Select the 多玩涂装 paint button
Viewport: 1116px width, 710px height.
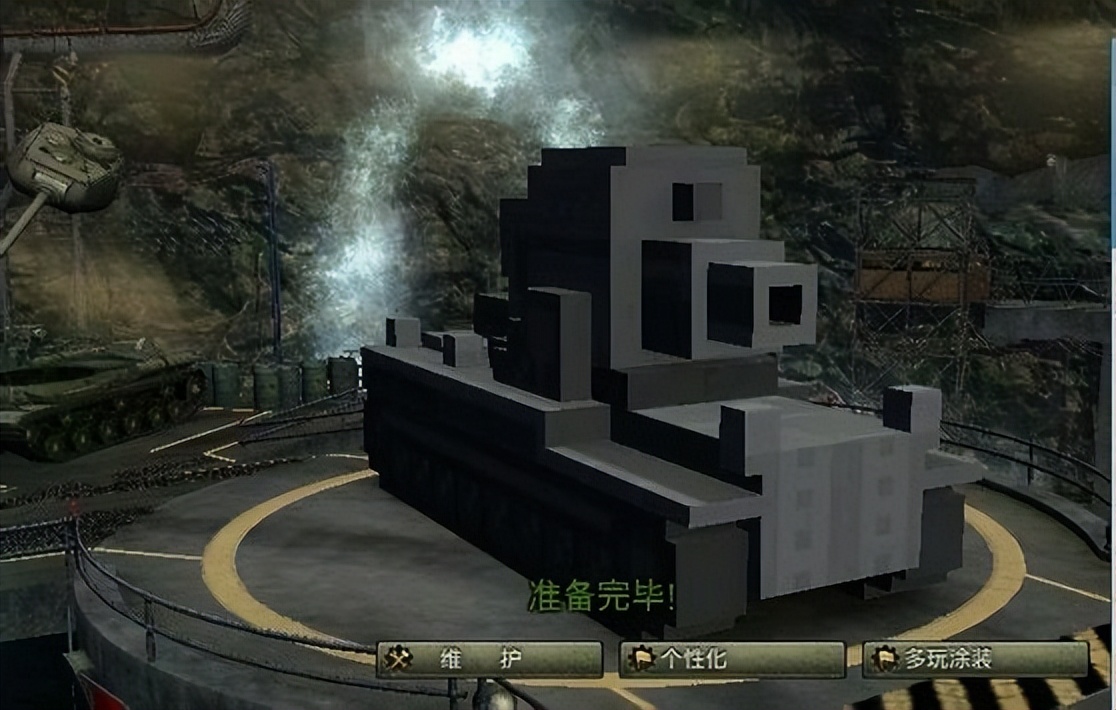tap(975, 659)
